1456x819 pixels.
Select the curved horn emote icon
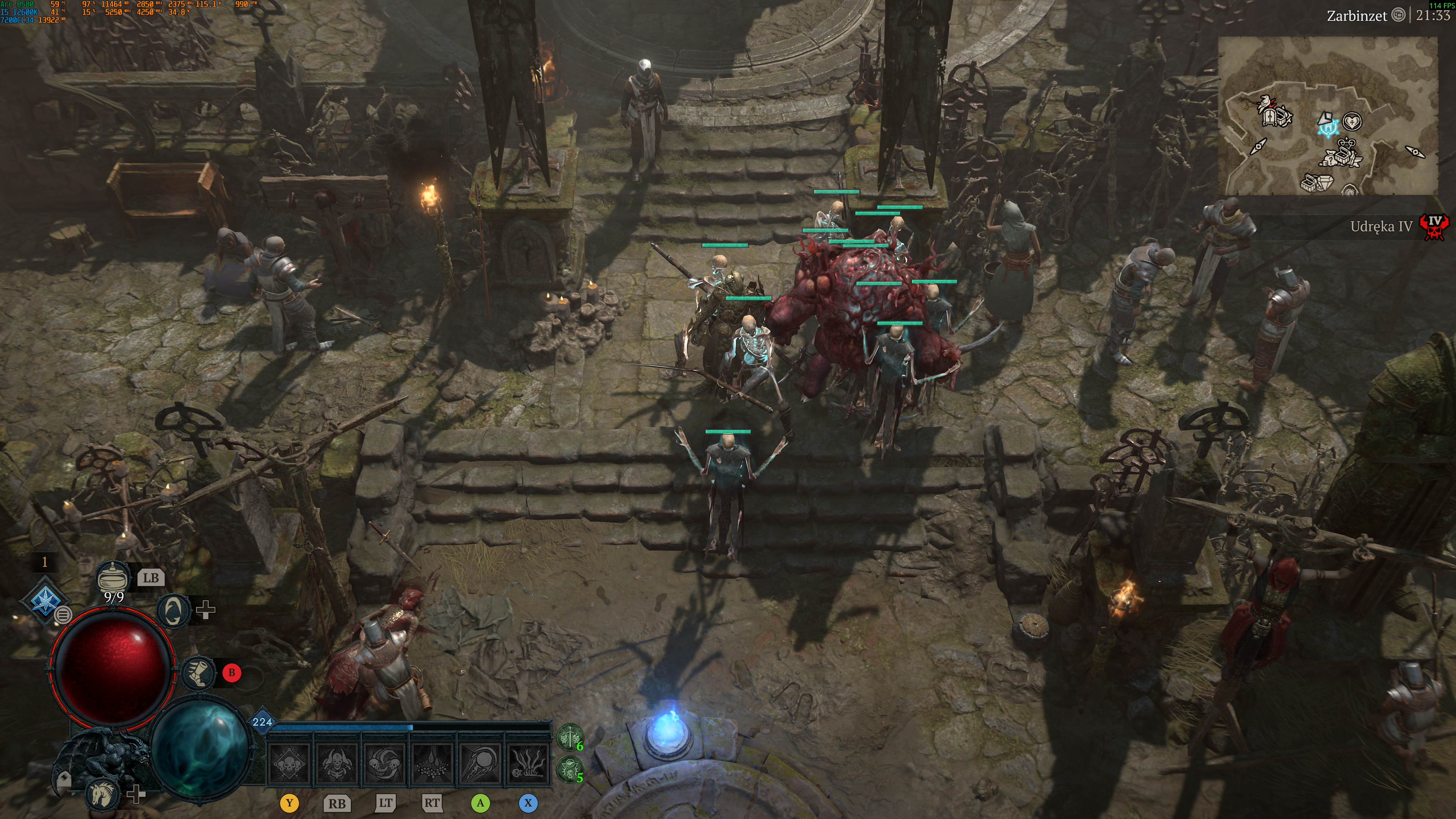tap(172, 610)
